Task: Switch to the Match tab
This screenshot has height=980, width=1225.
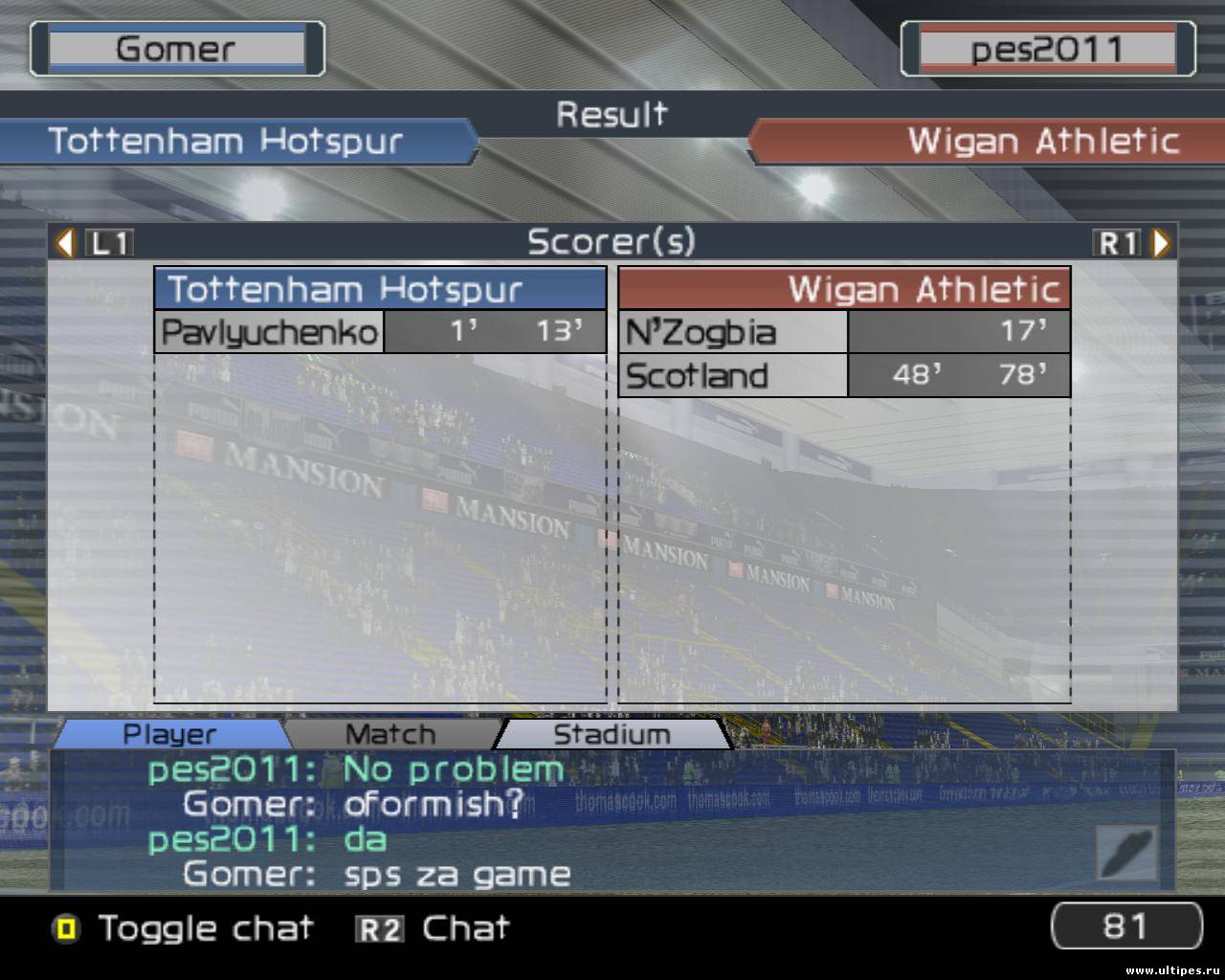Action: [x=390, y=734]
